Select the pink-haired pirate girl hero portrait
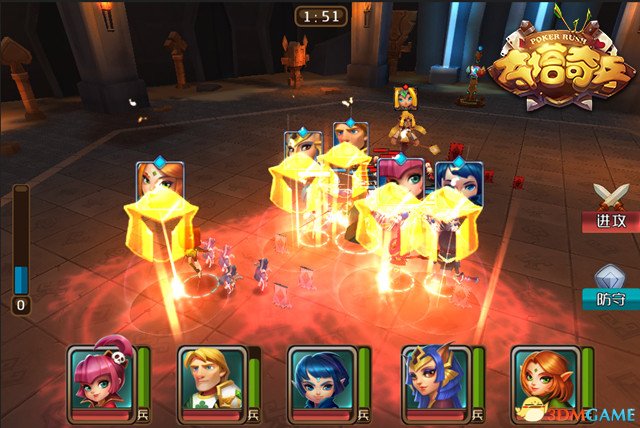The height and width of the screenshot is (428, 640). pyautogui.click(x=98, y=379)
